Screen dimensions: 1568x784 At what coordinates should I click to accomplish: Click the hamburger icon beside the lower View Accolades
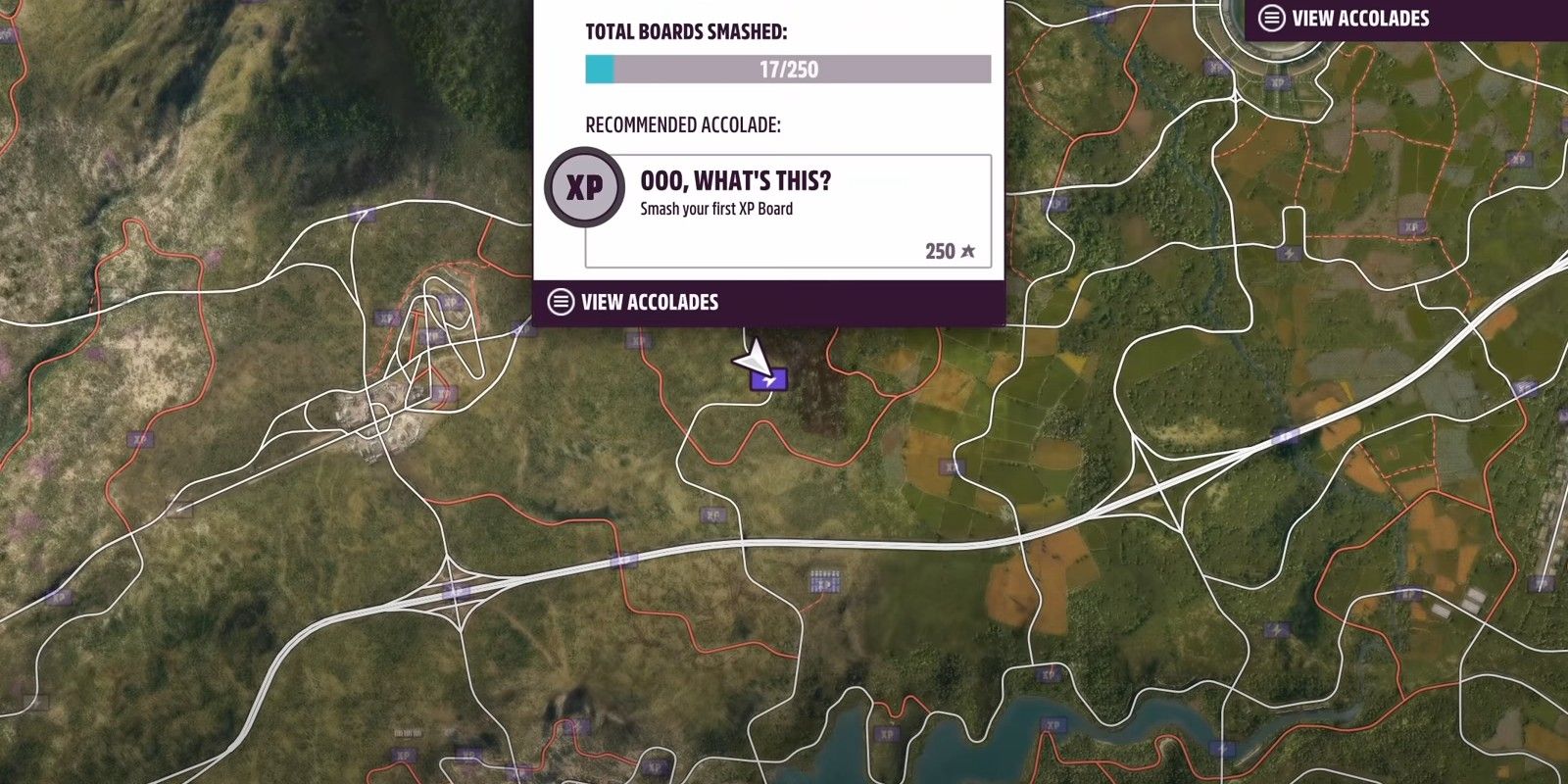[561, 302]
